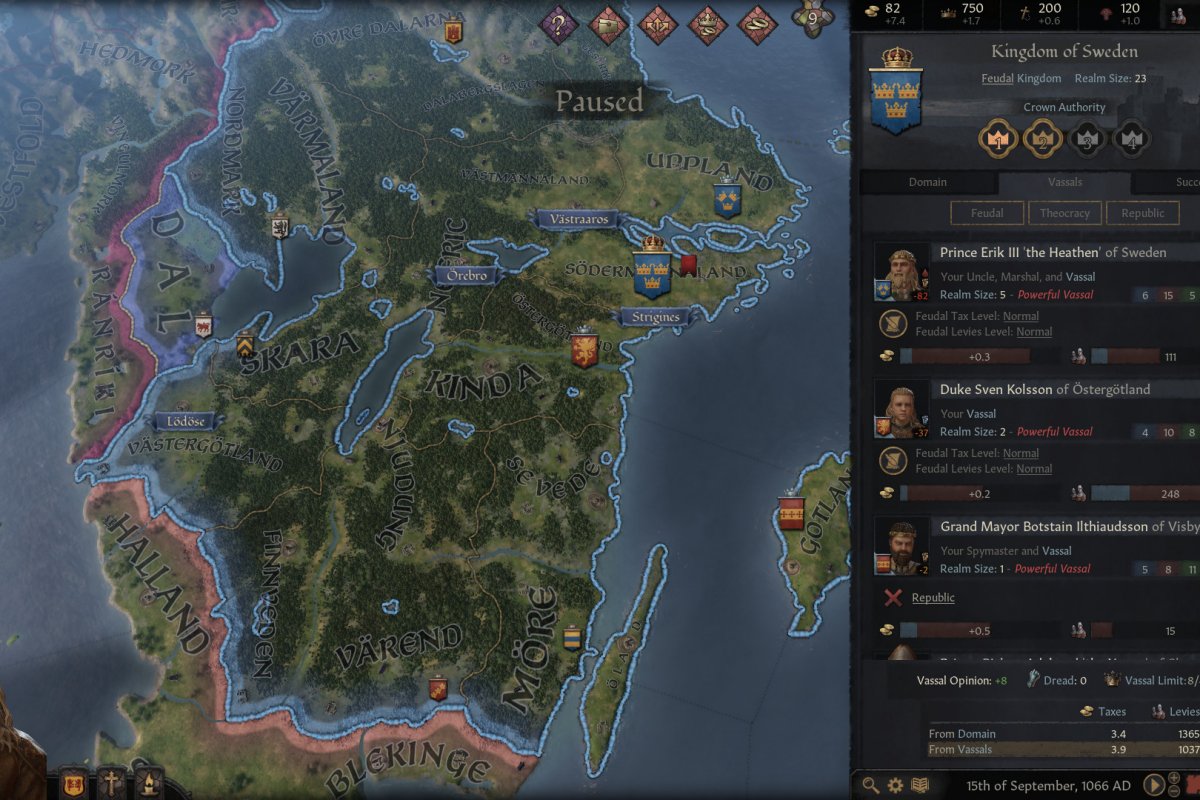Filter vassals by Feudal
The height and width of the screenshot is (800, 1200).
tap(987, 213)
